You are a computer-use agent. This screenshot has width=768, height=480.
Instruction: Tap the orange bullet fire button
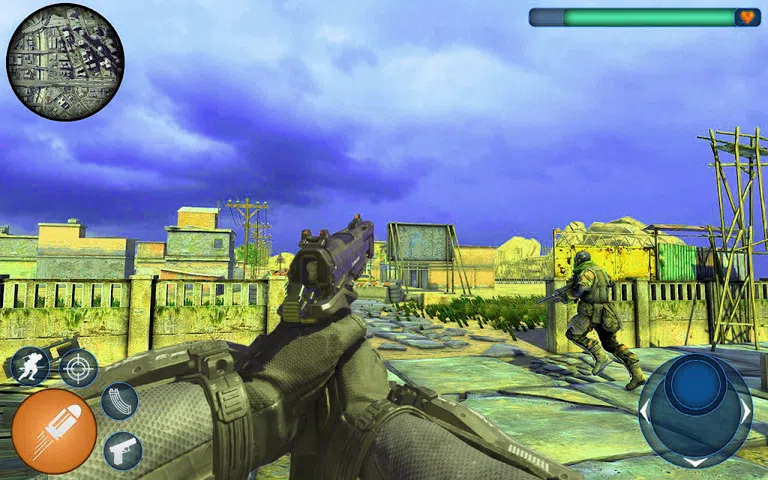pyautogui.click(x=54, y=431)
